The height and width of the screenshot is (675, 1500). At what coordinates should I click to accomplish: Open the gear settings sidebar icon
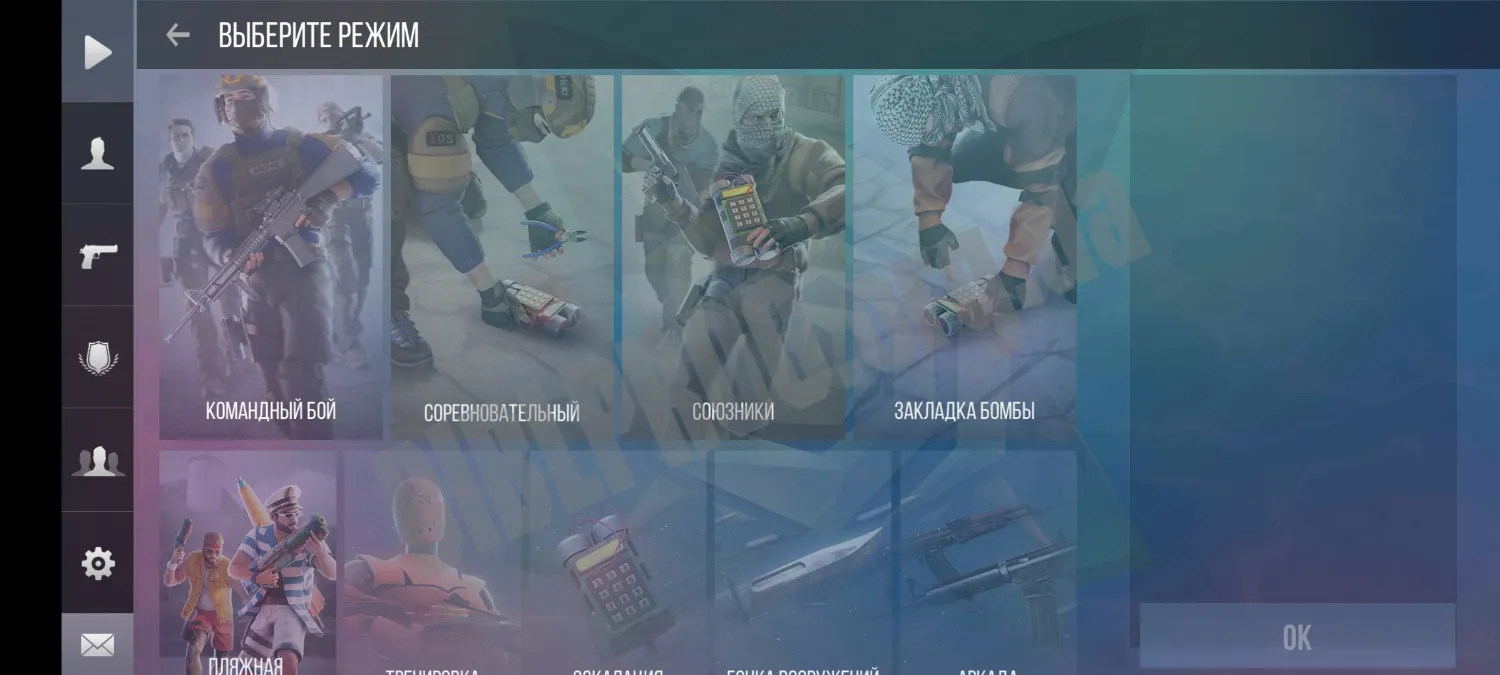[98, 564]
